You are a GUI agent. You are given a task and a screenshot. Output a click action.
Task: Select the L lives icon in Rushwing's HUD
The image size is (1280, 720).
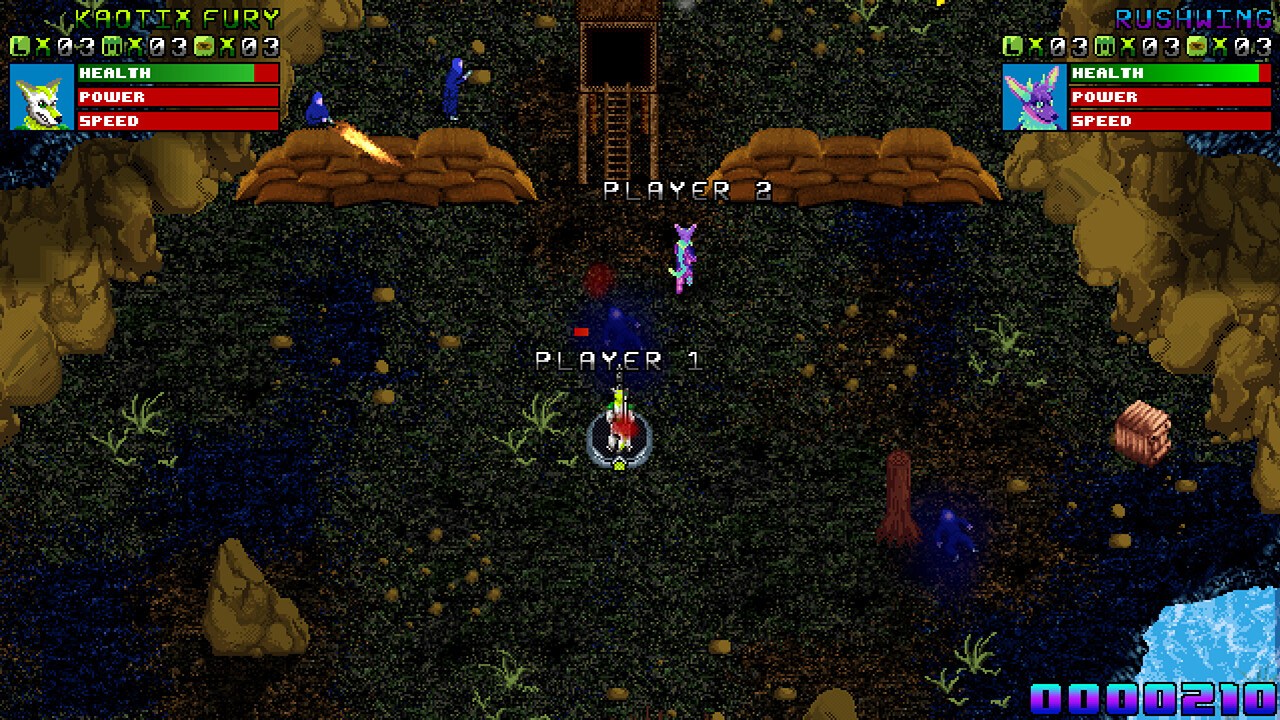click(1012, 44)
